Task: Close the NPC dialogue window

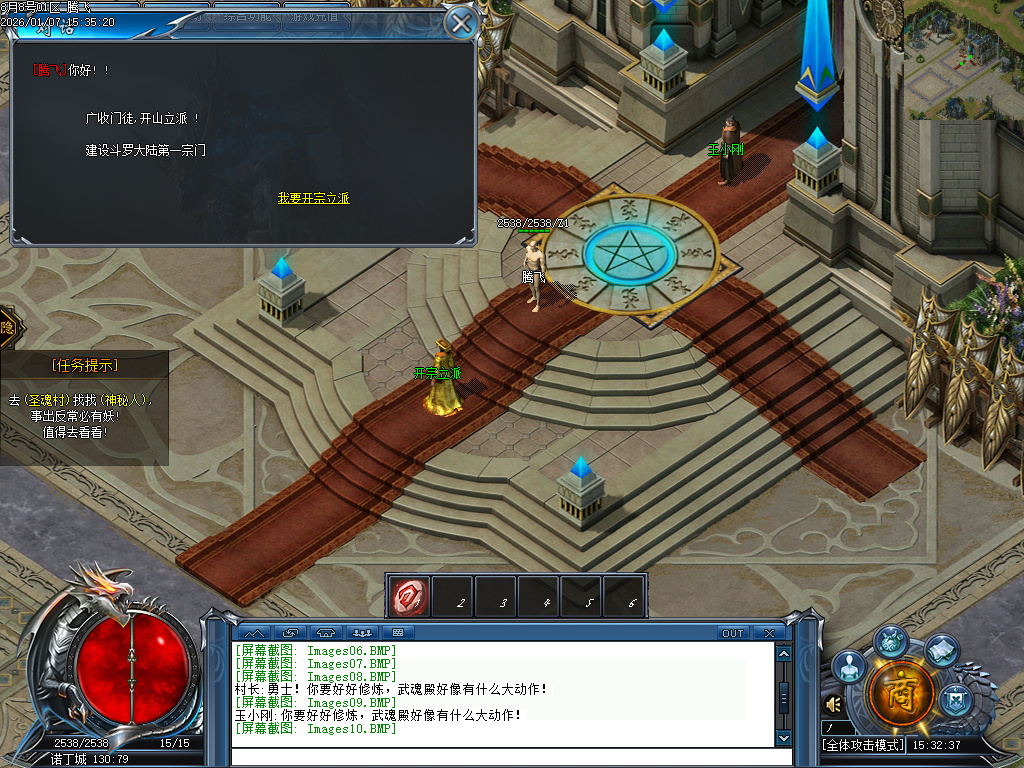Action: coord(461,23)
